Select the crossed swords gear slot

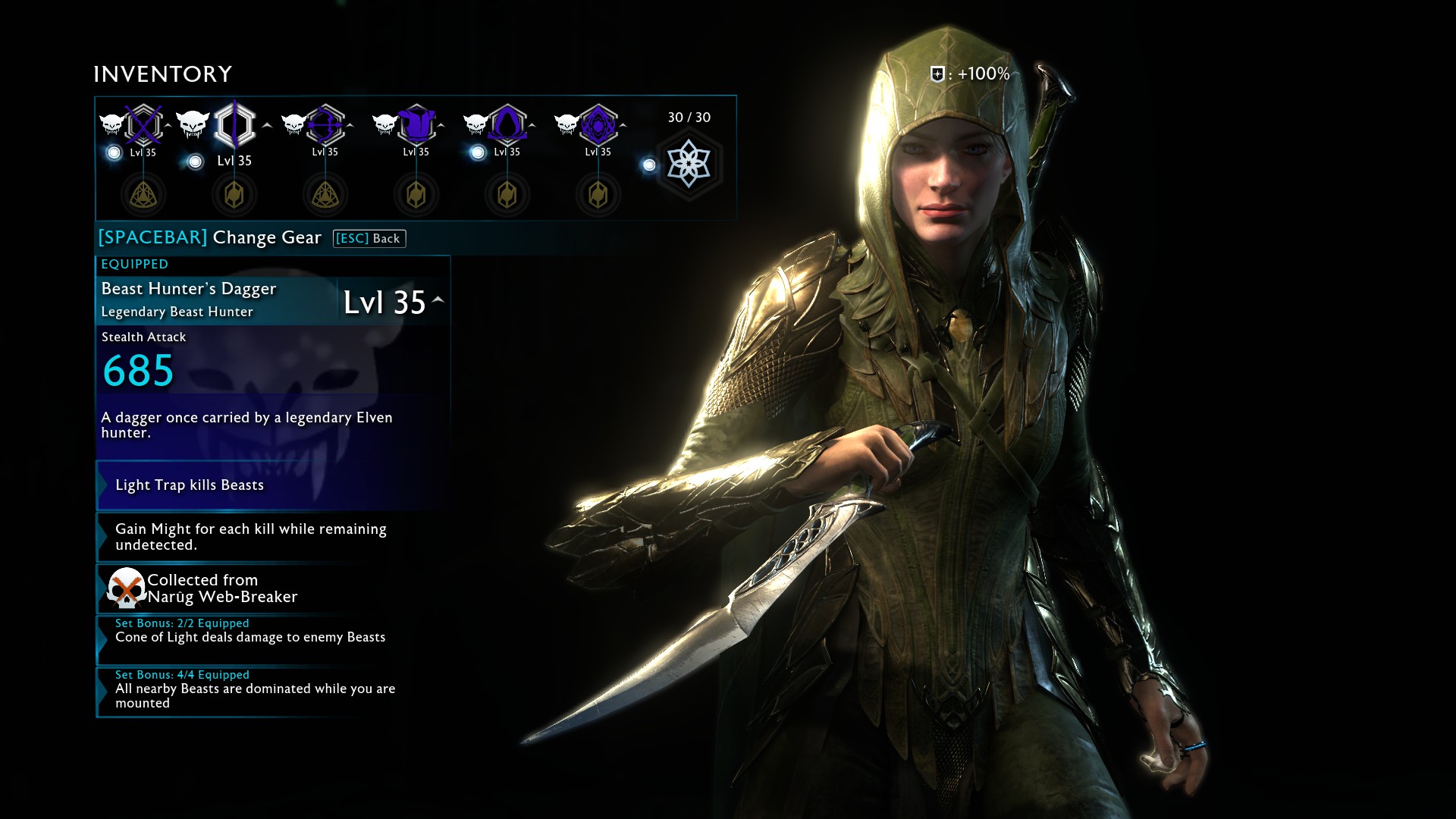pos(143,124)
